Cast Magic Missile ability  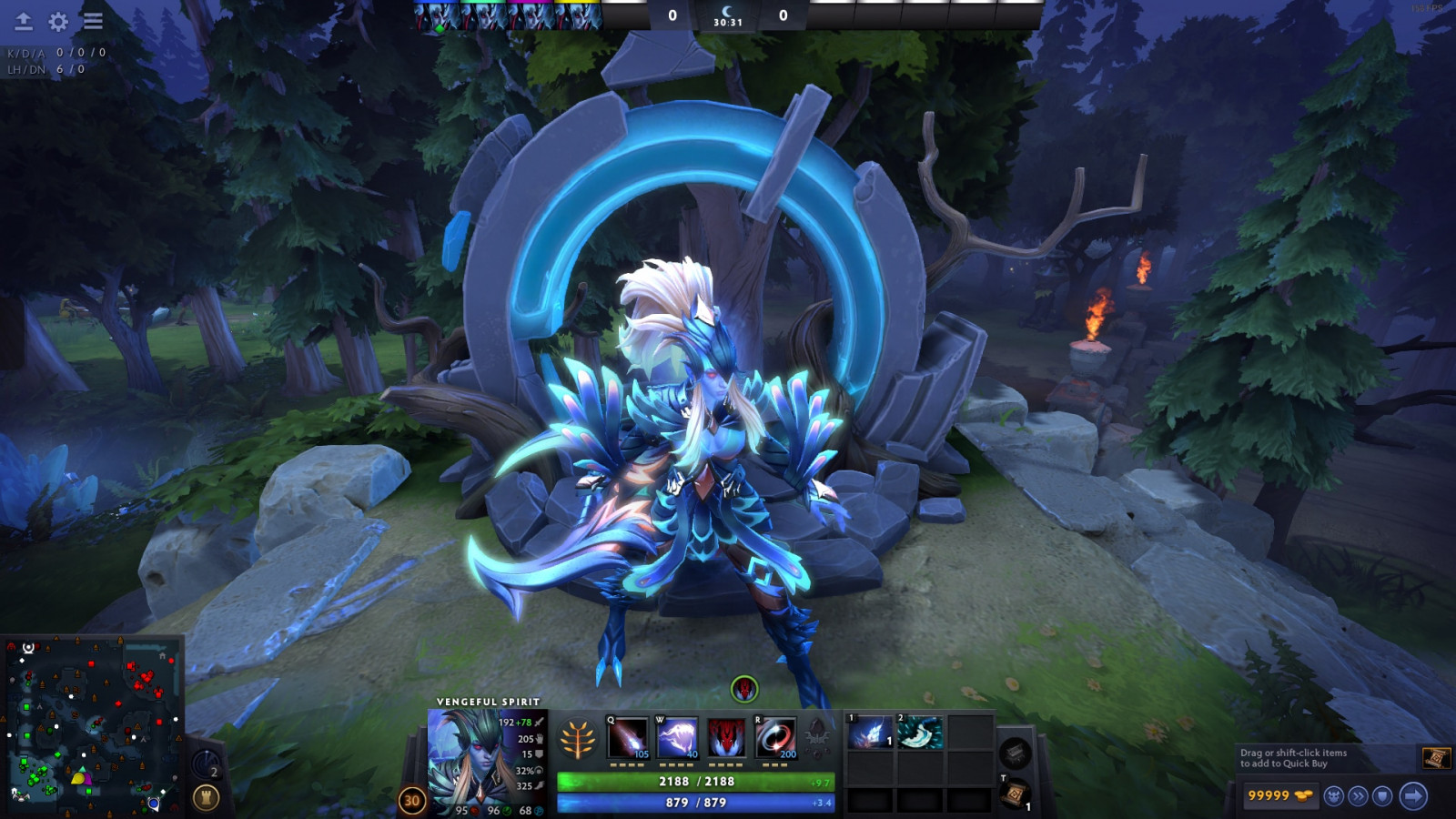point(628,737)
